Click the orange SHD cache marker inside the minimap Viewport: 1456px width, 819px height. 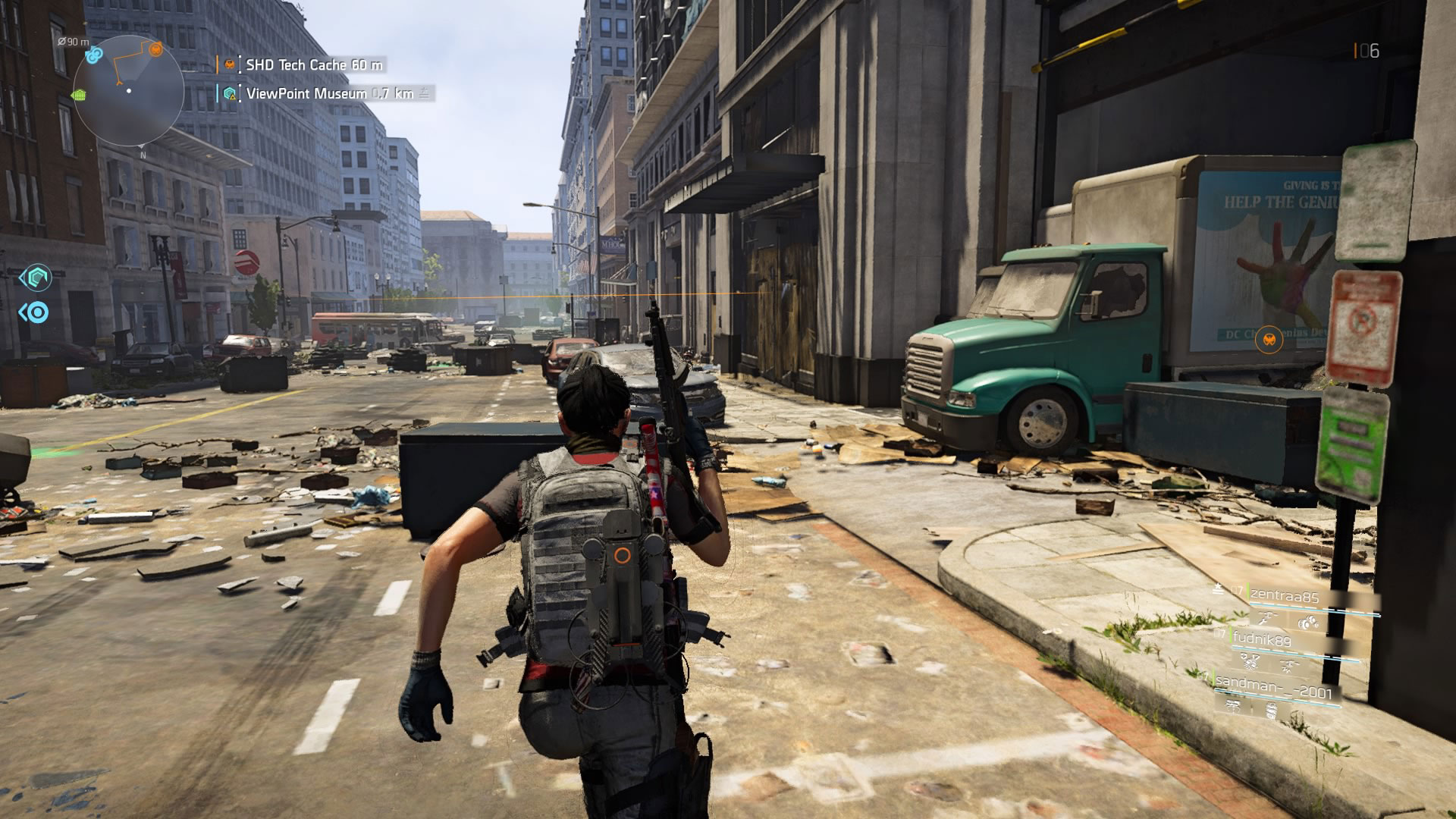pyautogui.click(x=155, y=49)
